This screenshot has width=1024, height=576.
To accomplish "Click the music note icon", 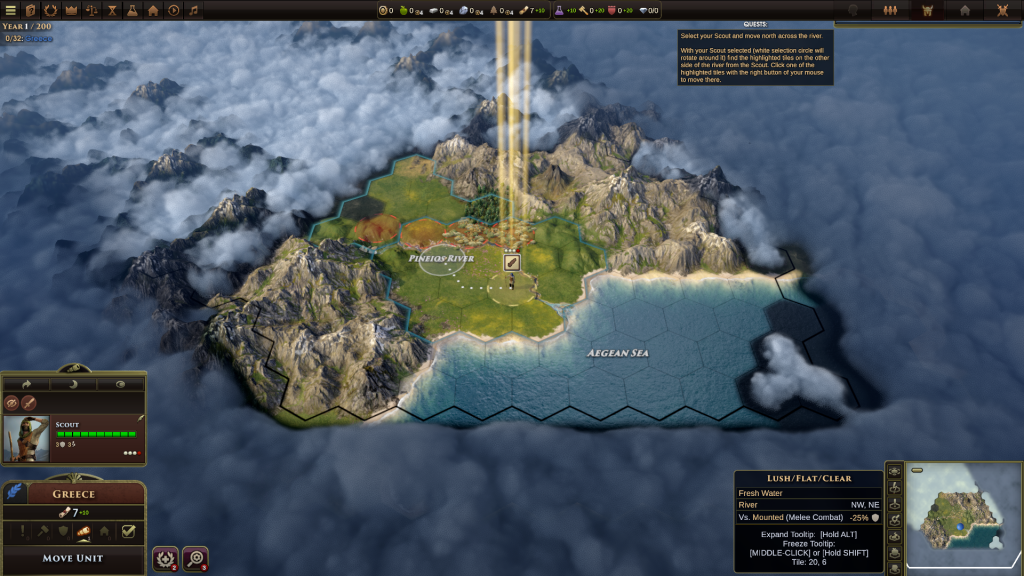I will click(x=193, y=10).
